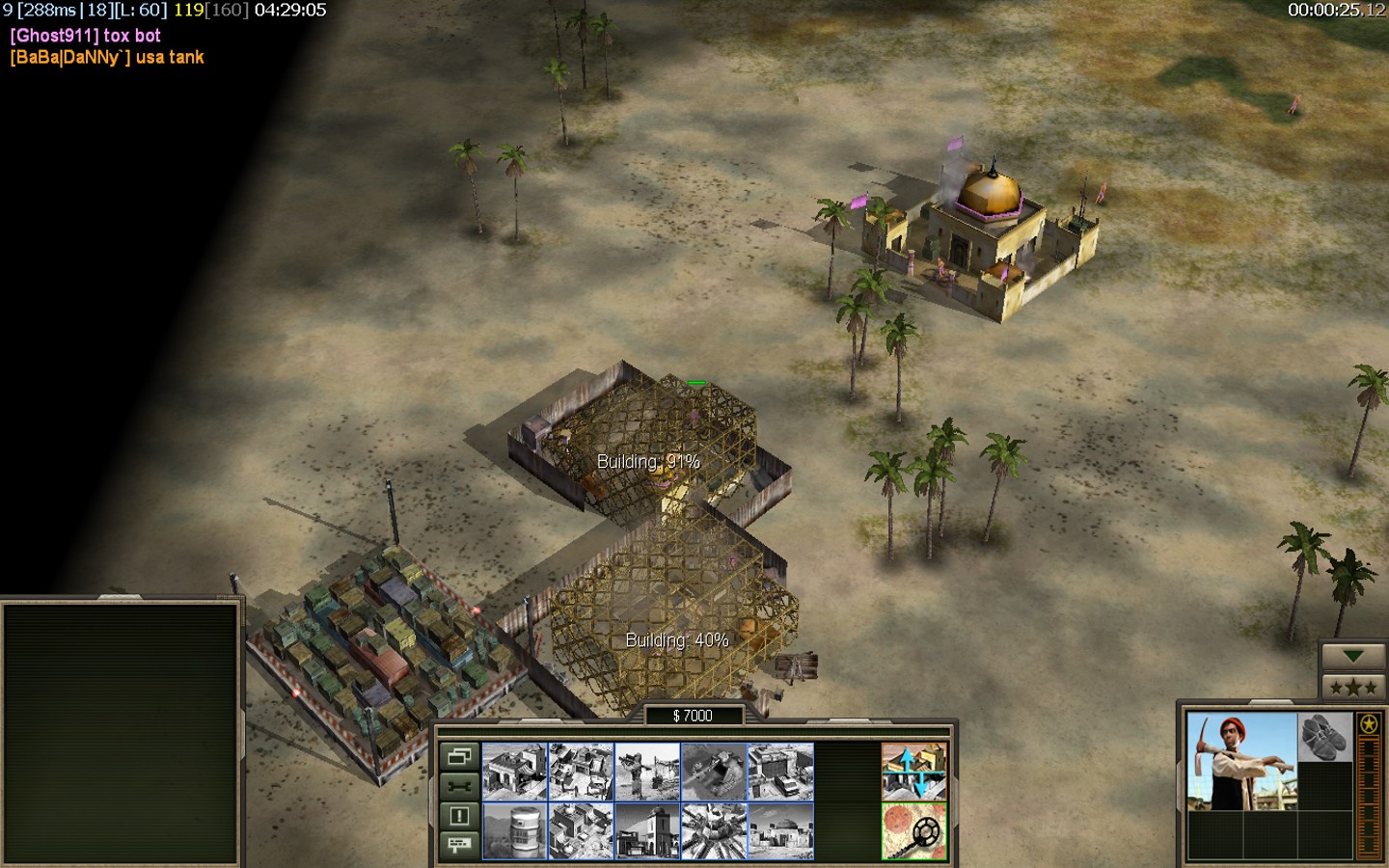Click the overlapping windows button

(x=459, y=756)
